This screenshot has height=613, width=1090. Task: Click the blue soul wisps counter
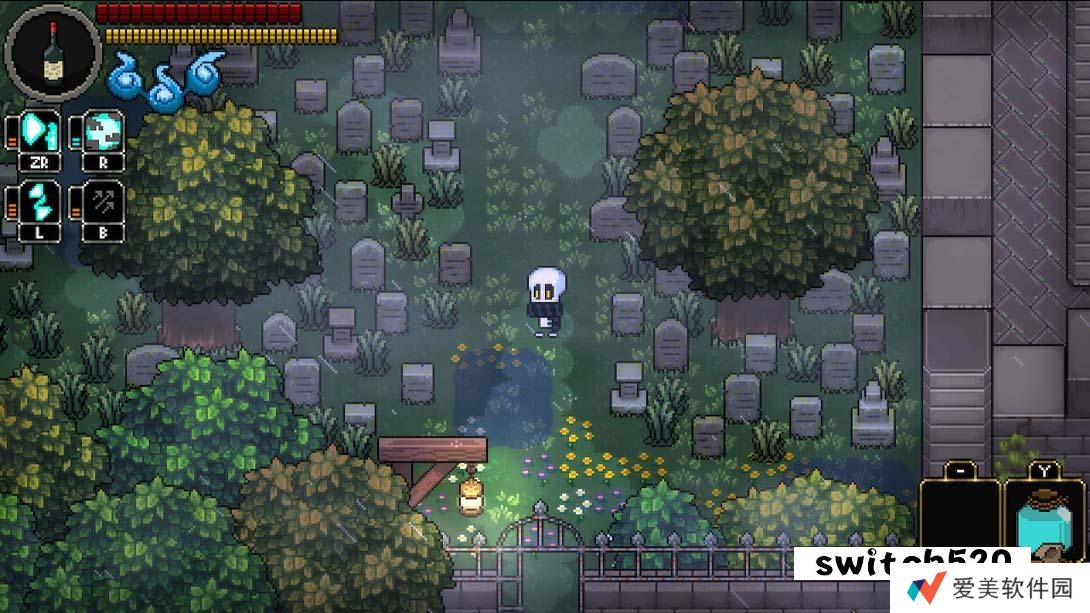pos(163,78)
